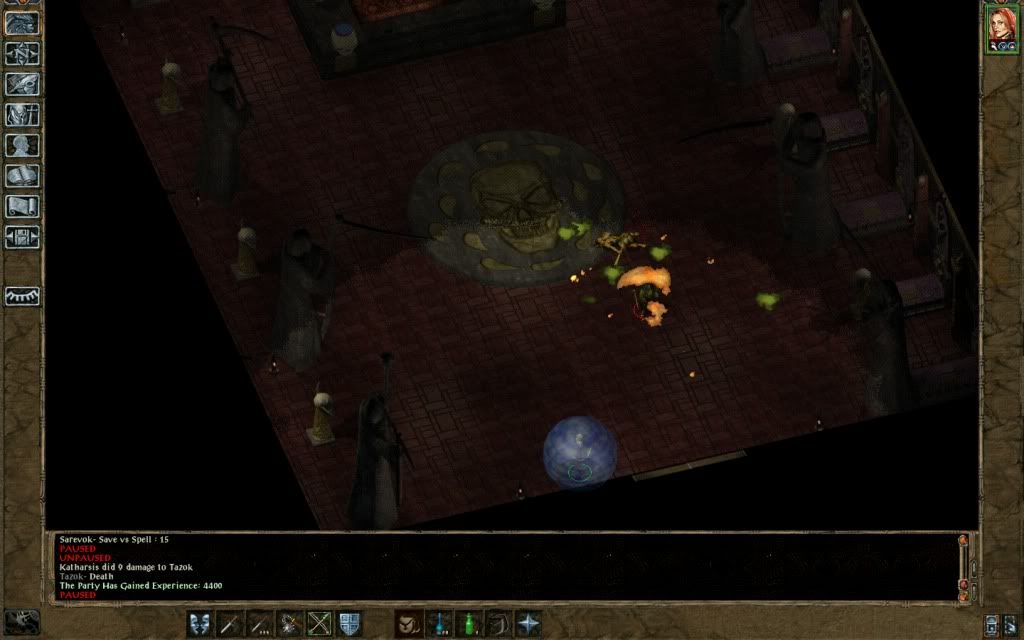Open the inventory screen
1024x640 pixels.
click(x=22, y=115)
